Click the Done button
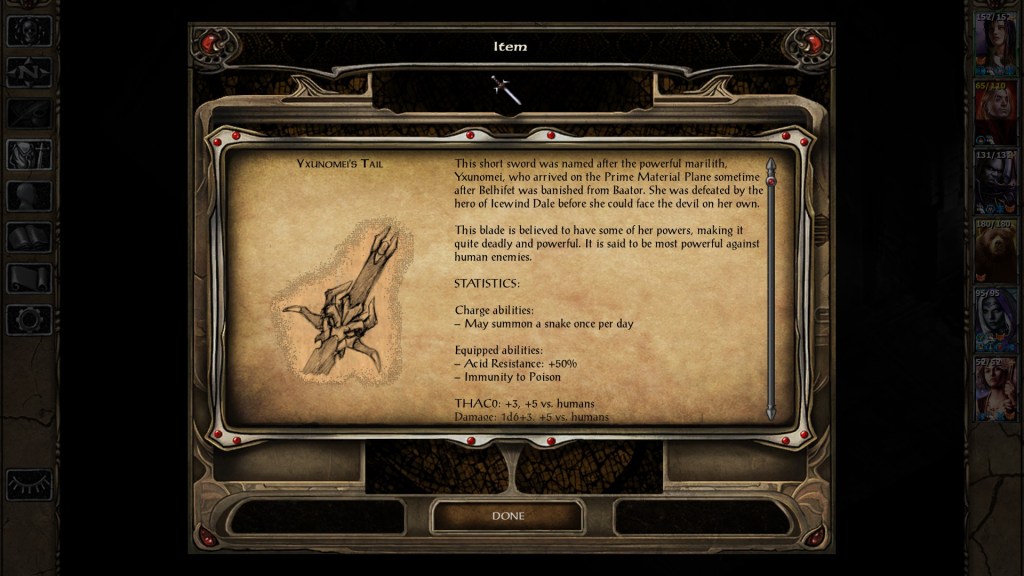The height and width of the screenshot is (576, 1024). coord(507,516)
